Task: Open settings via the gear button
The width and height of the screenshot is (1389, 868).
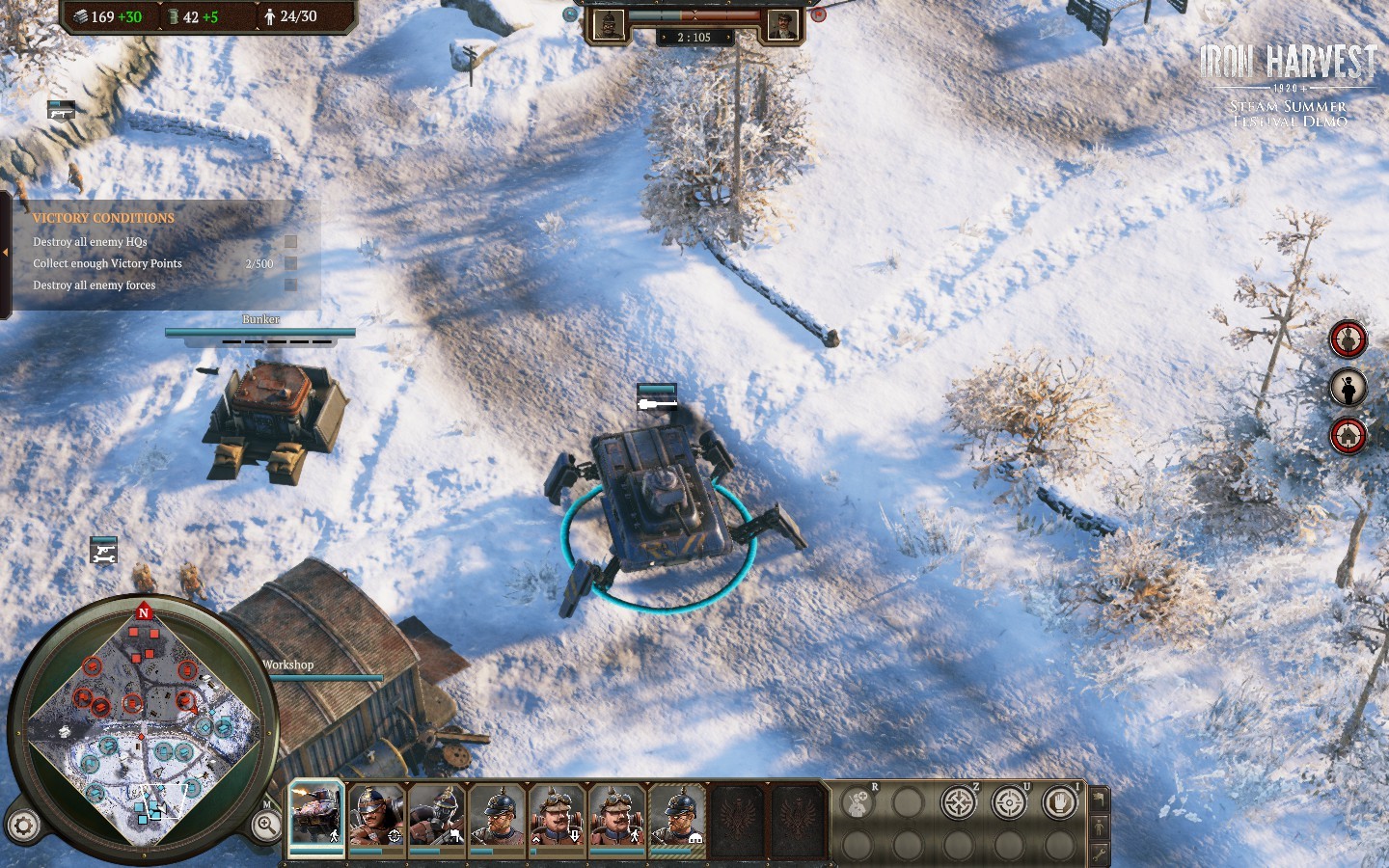Action: (x=23, y=826)
